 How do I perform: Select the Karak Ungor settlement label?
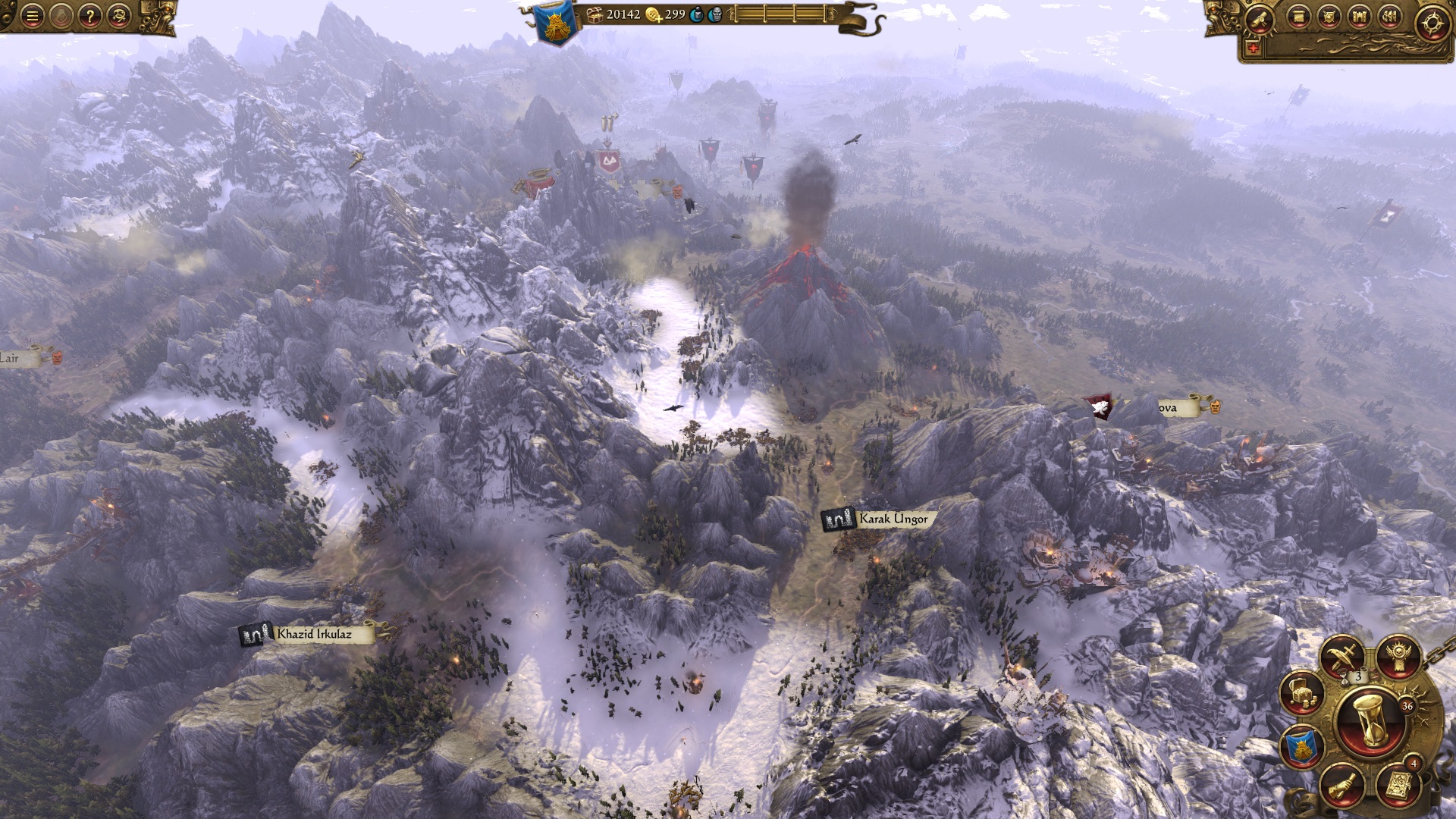(x=892, y=519)
